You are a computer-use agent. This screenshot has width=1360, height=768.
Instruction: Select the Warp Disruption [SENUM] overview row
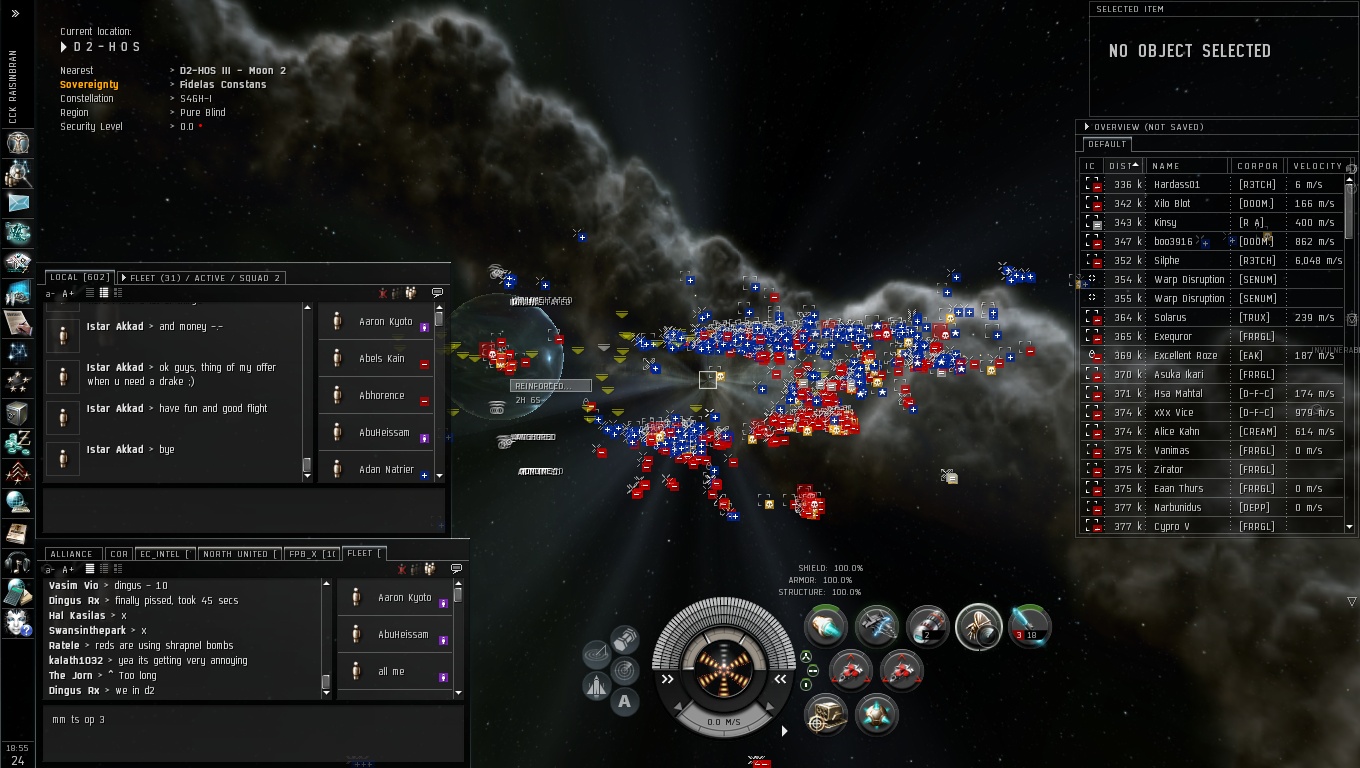[1188, 279]
